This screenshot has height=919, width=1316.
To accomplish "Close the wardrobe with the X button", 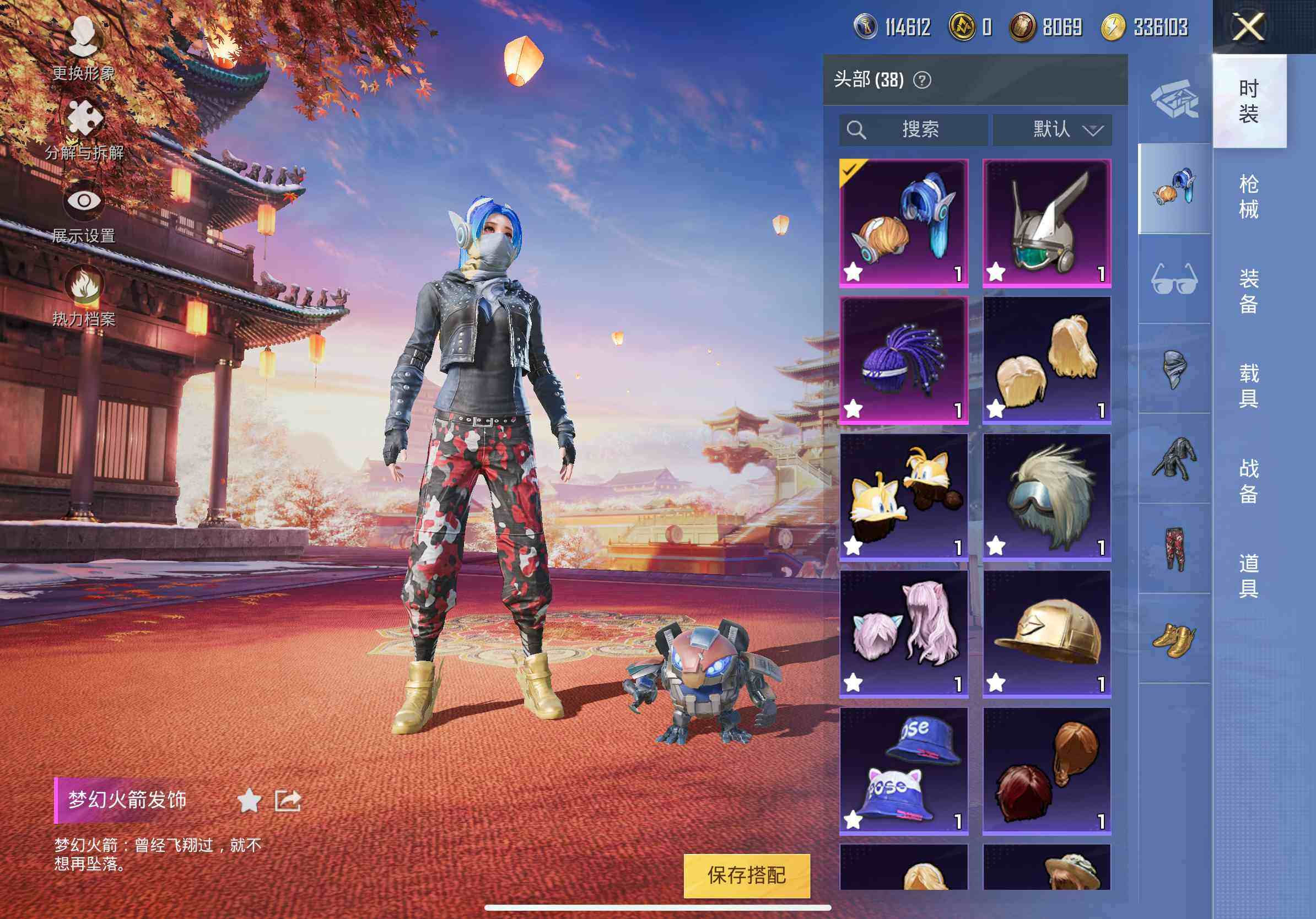I will pyautogui.click(x=1248, y=27).
